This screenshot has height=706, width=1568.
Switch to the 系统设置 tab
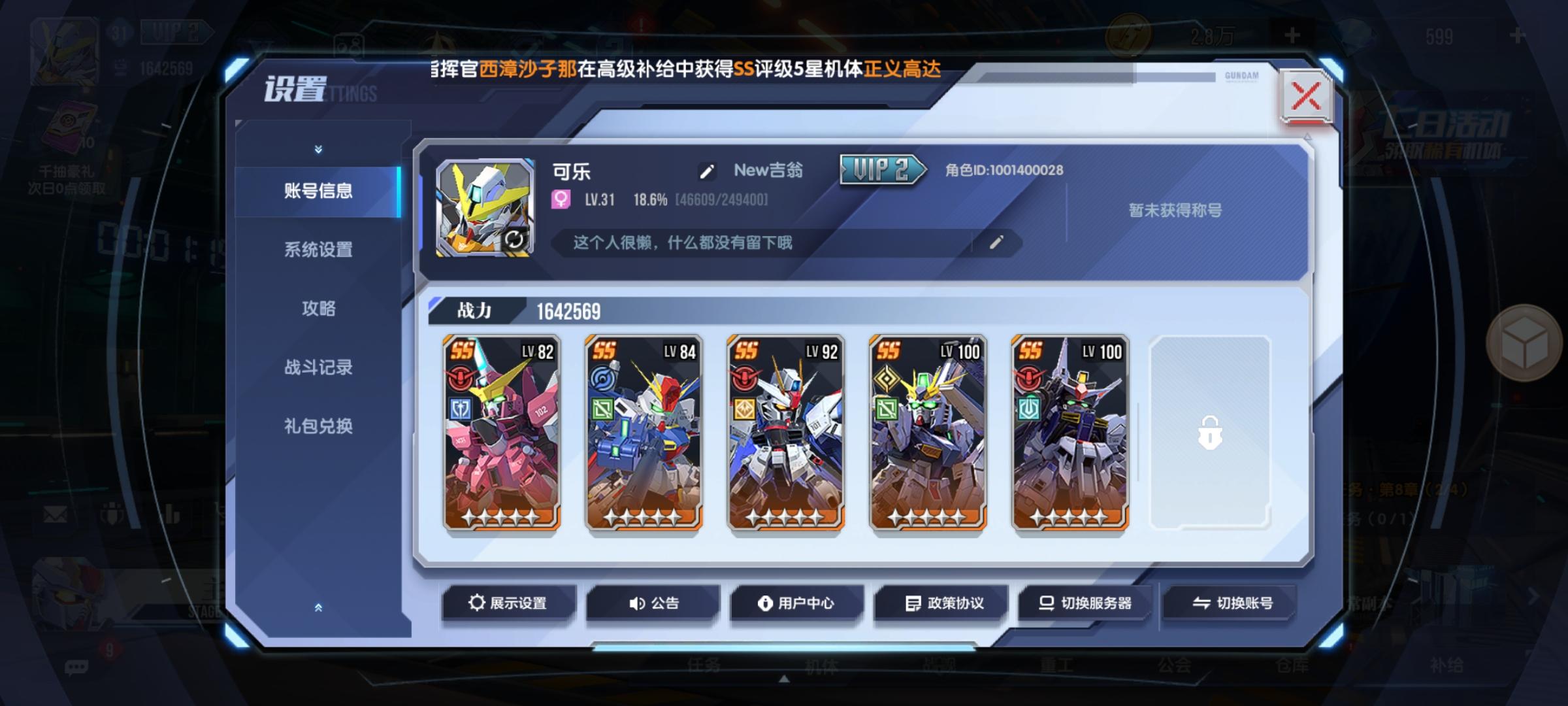point(319,251)
